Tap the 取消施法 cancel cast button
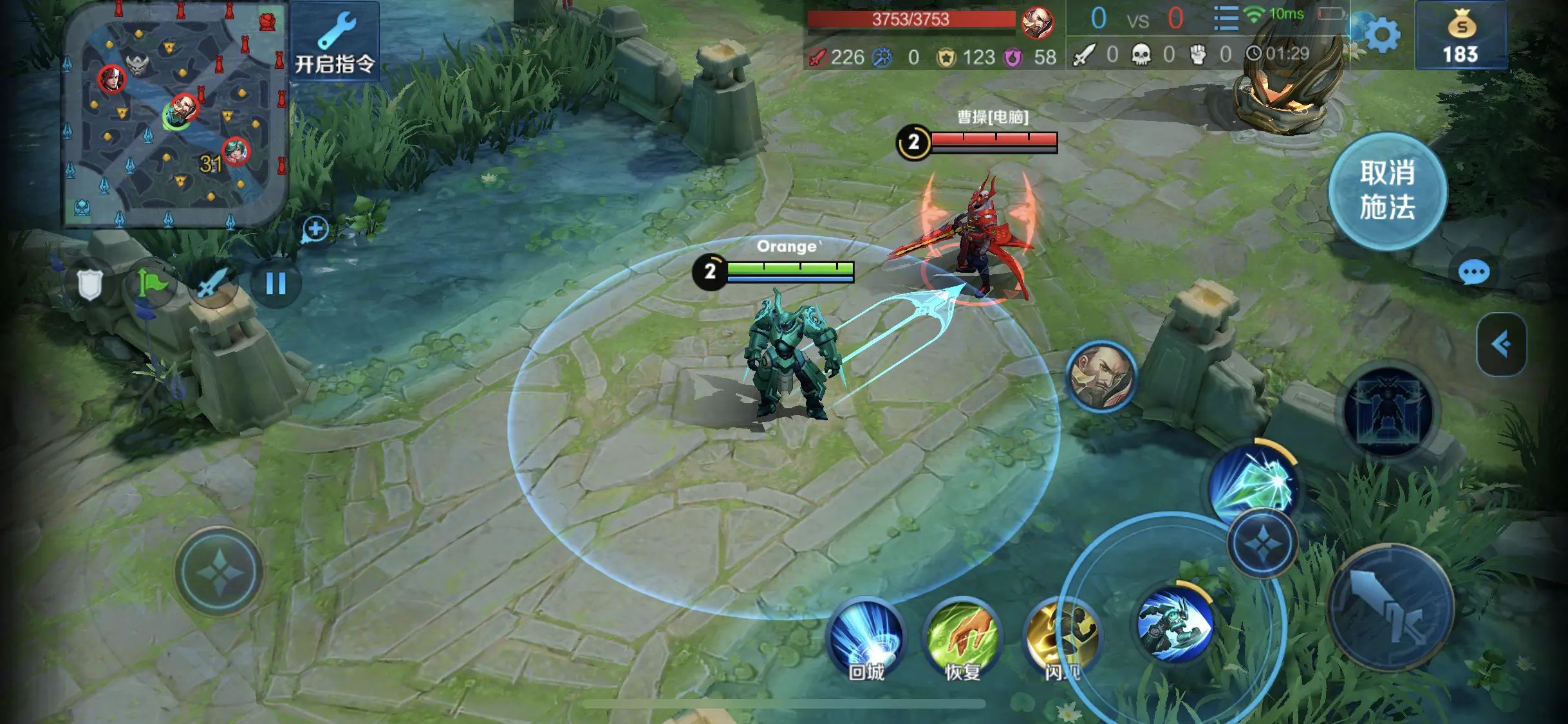Viewport: 1568px width, 724px height. 1387,190
